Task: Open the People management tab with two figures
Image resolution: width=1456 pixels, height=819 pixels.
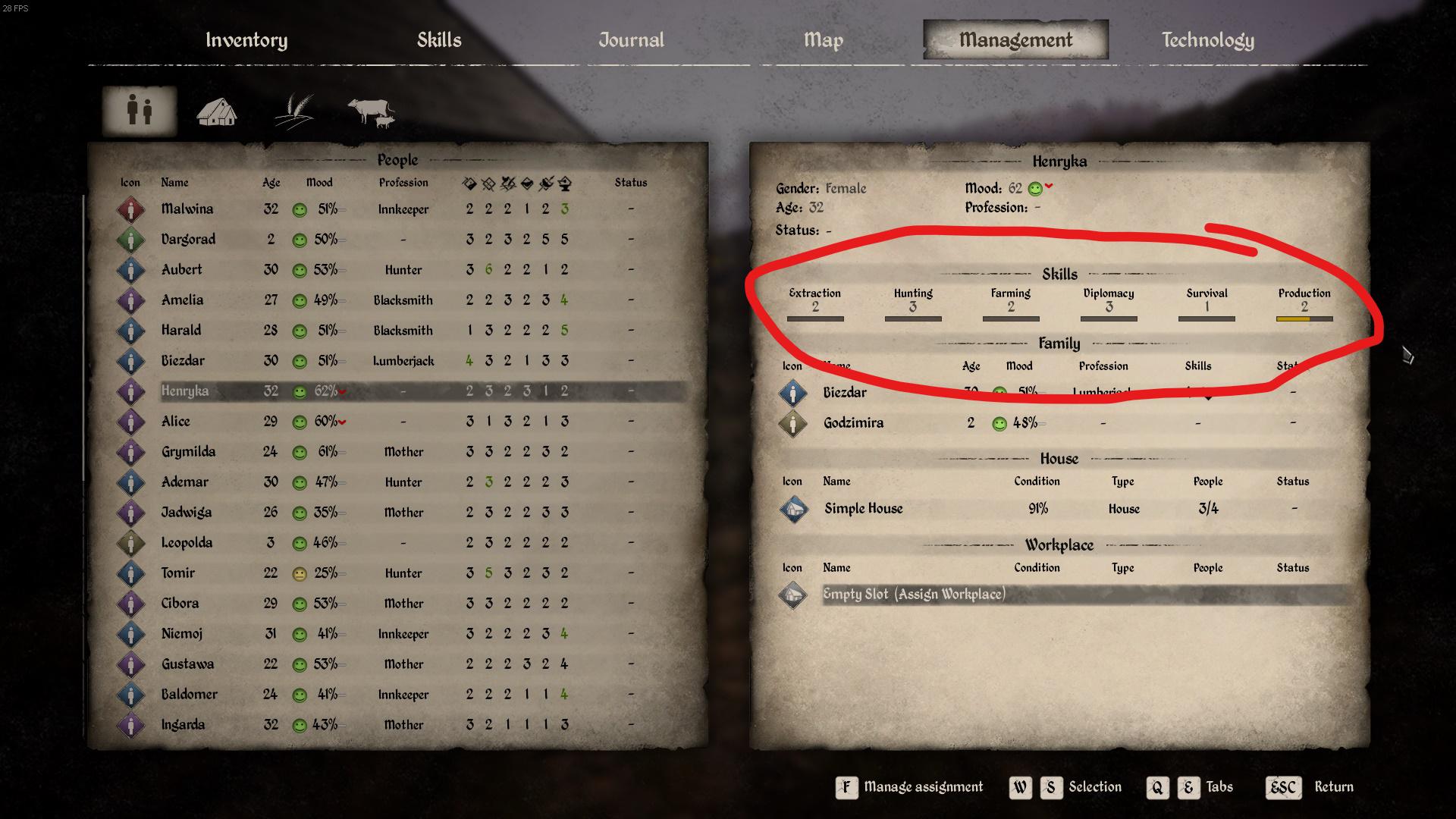Action: 139,110
